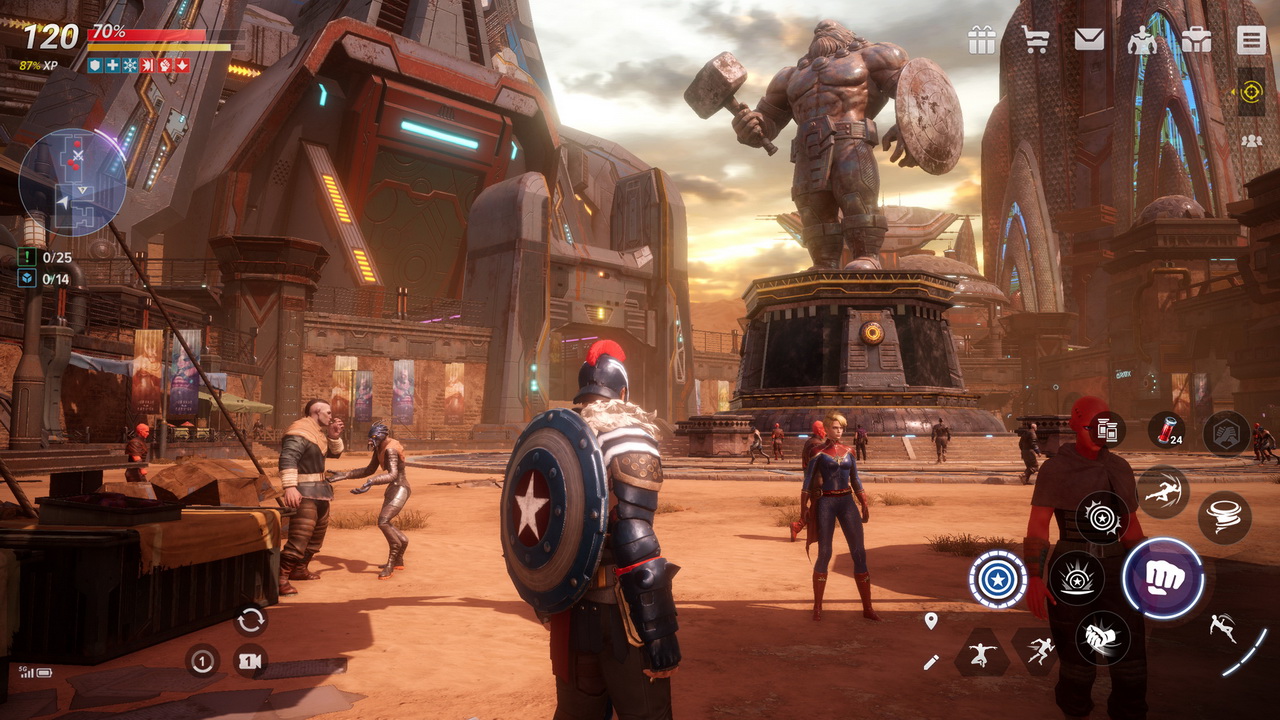The width and height of the screenshot is (1280, 720).
Task: Open the gift rewards icon
Action: click(x=982, y=41)
